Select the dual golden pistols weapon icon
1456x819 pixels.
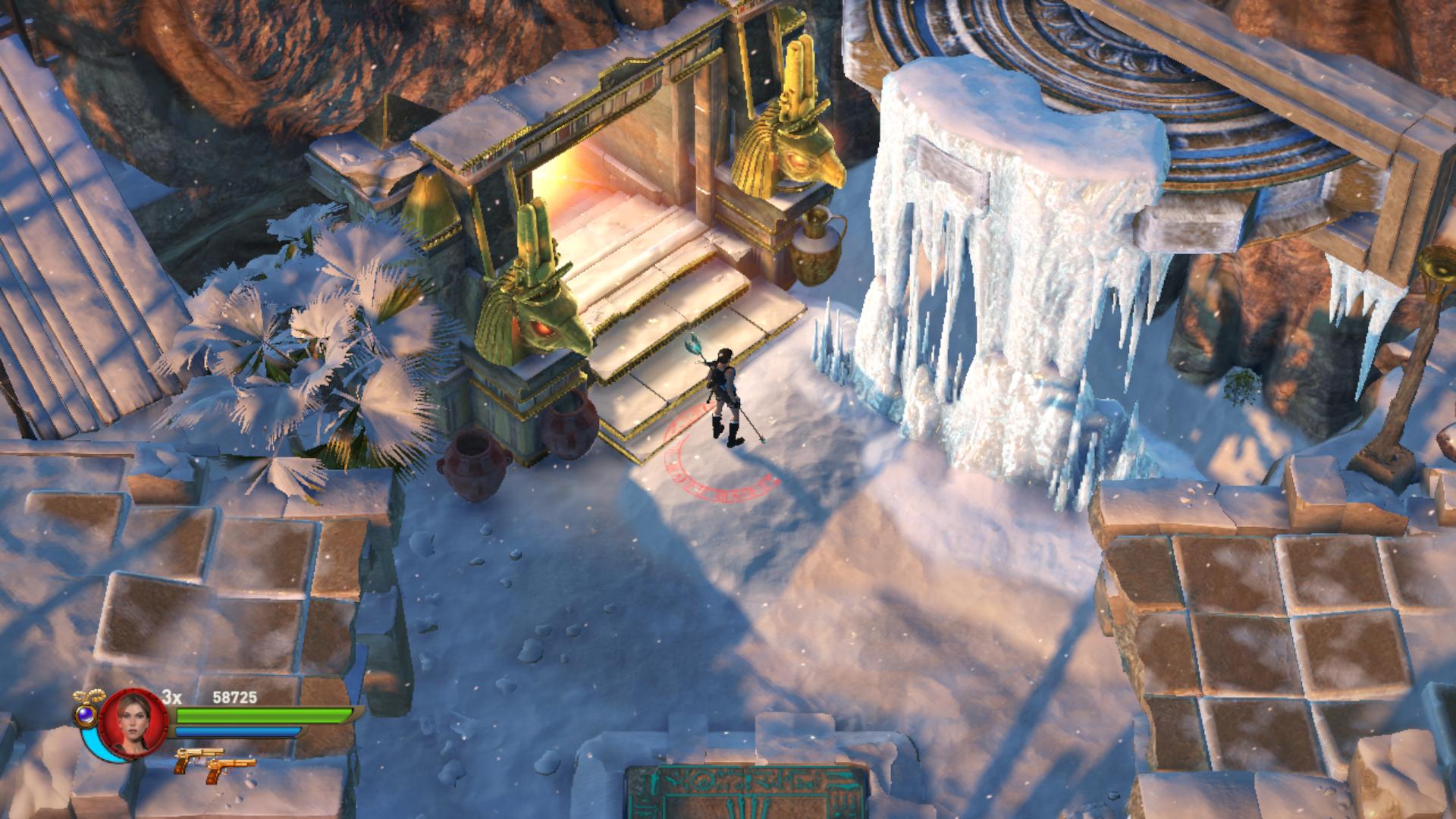[212, 761]
